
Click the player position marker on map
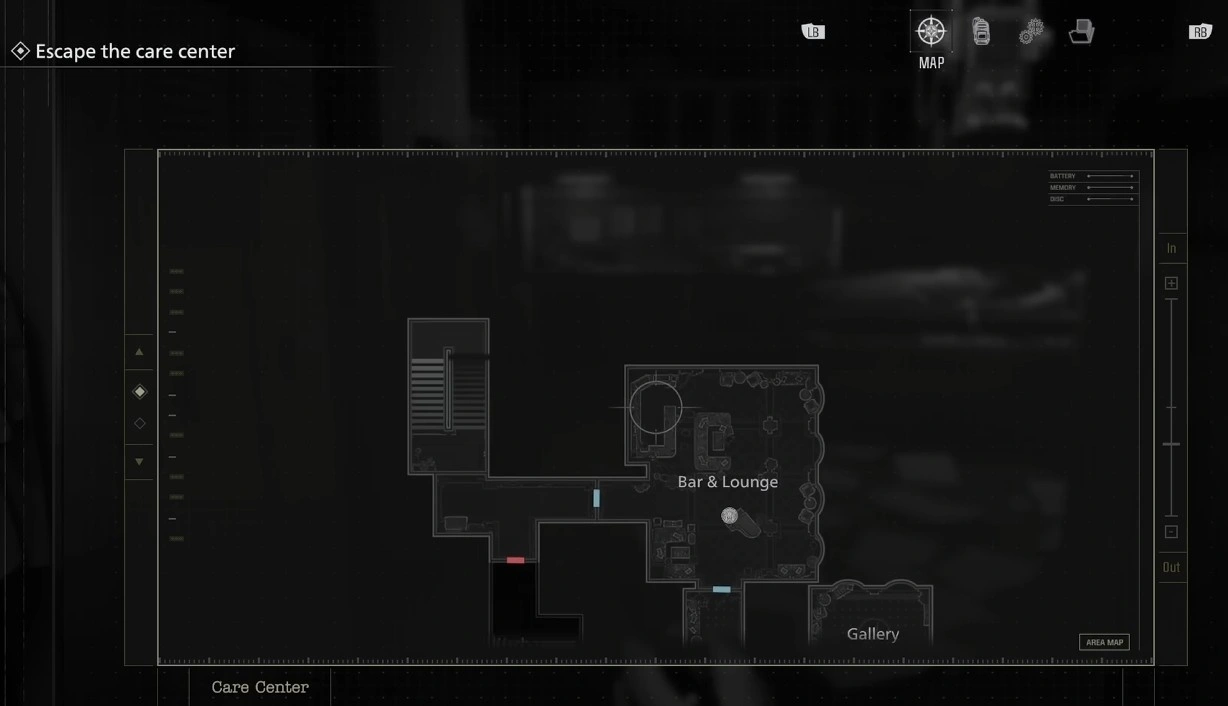click(x=730, y=516)
